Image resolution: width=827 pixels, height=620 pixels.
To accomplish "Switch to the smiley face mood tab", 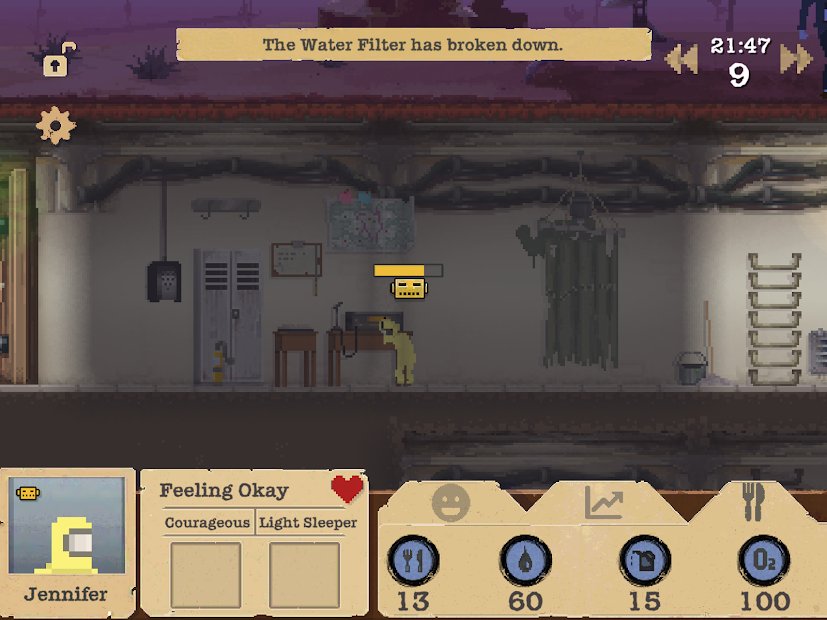I will coord(451,502).
